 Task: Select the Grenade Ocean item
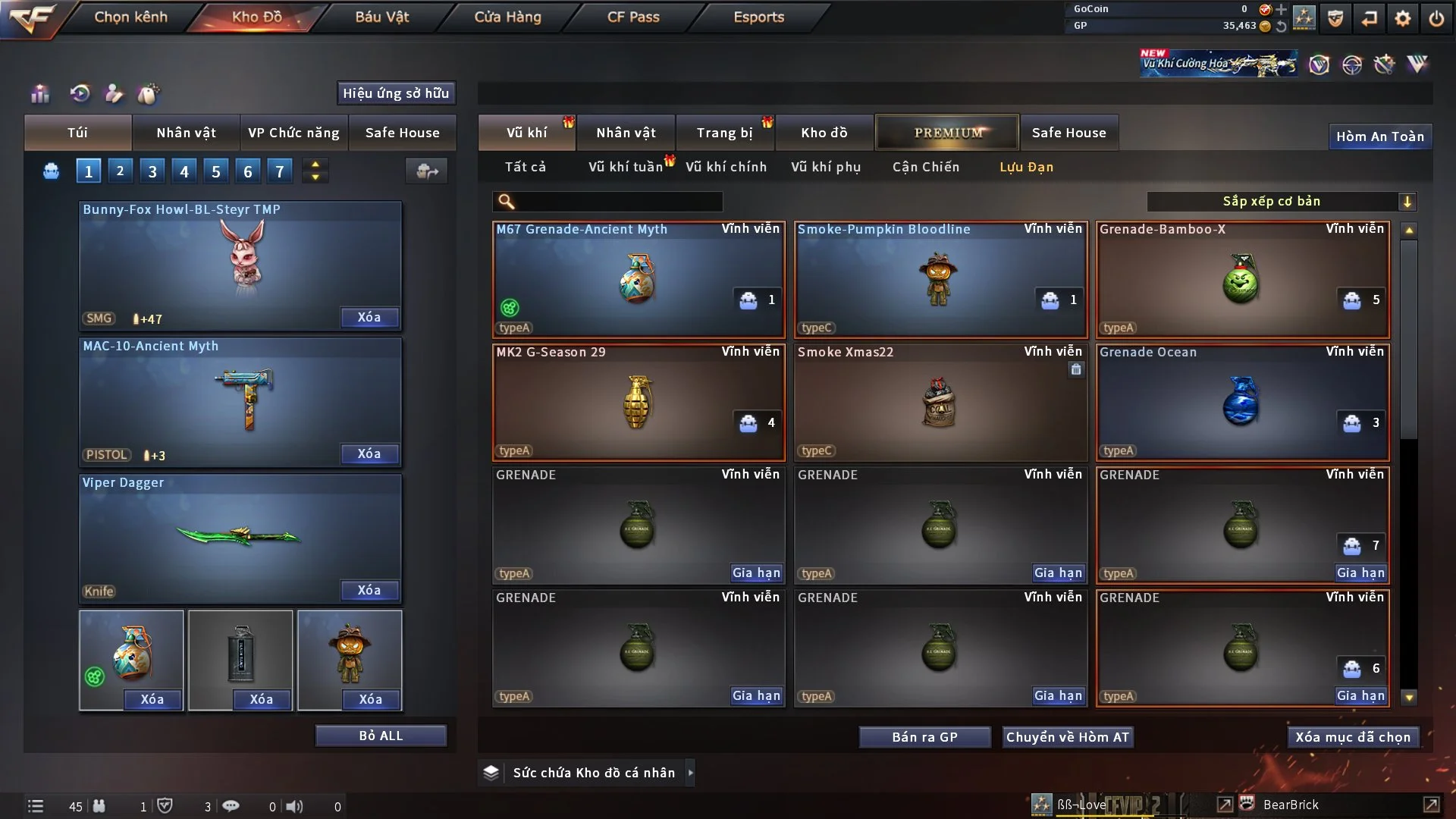click(1242, 402)
